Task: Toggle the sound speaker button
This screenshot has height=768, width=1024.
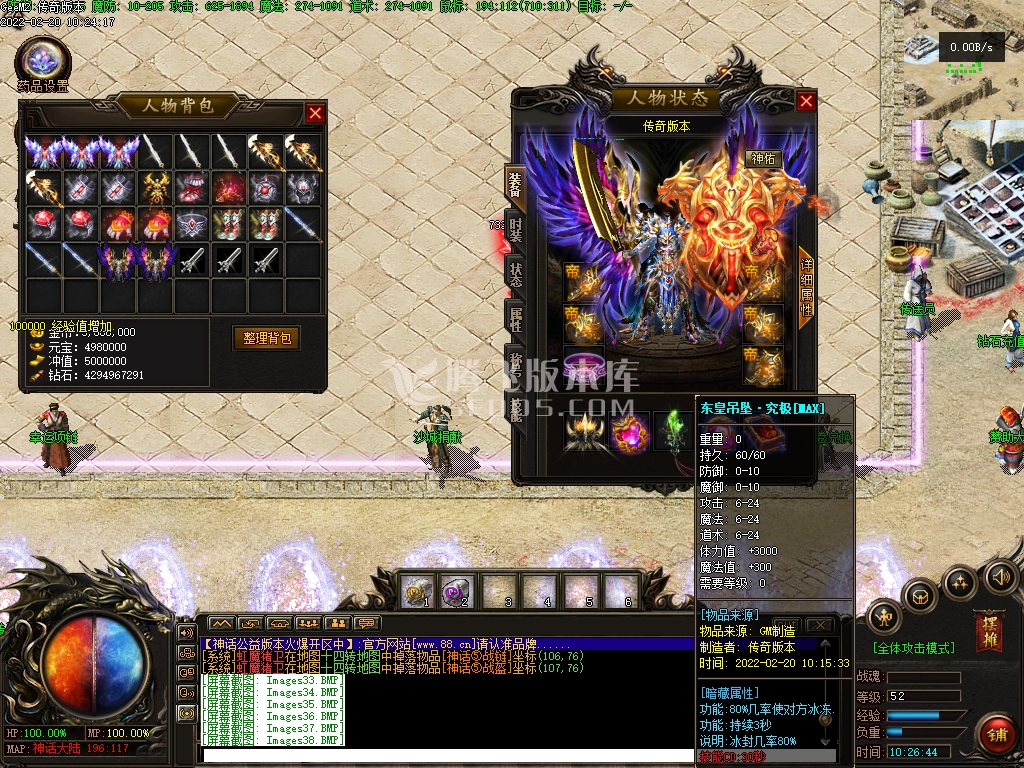Action: pyautogui.click(x=1000, y=577)
